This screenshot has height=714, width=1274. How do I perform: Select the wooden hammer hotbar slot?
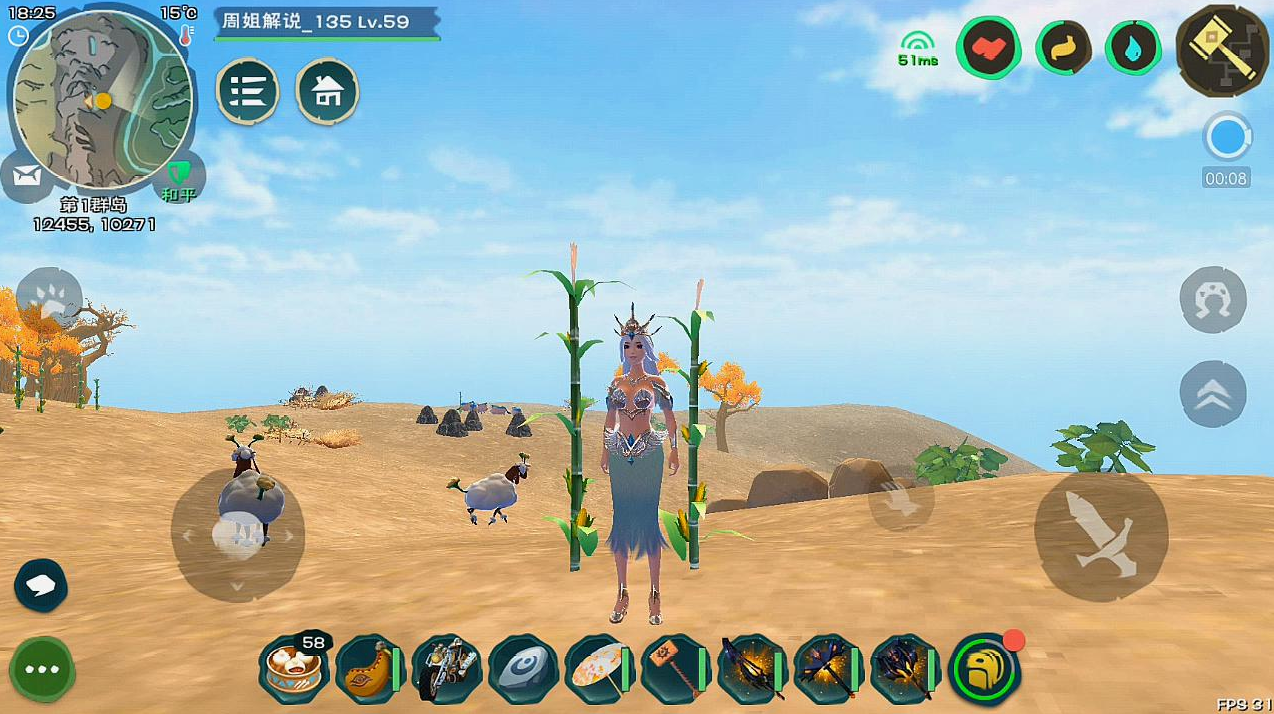click(675, 668)
